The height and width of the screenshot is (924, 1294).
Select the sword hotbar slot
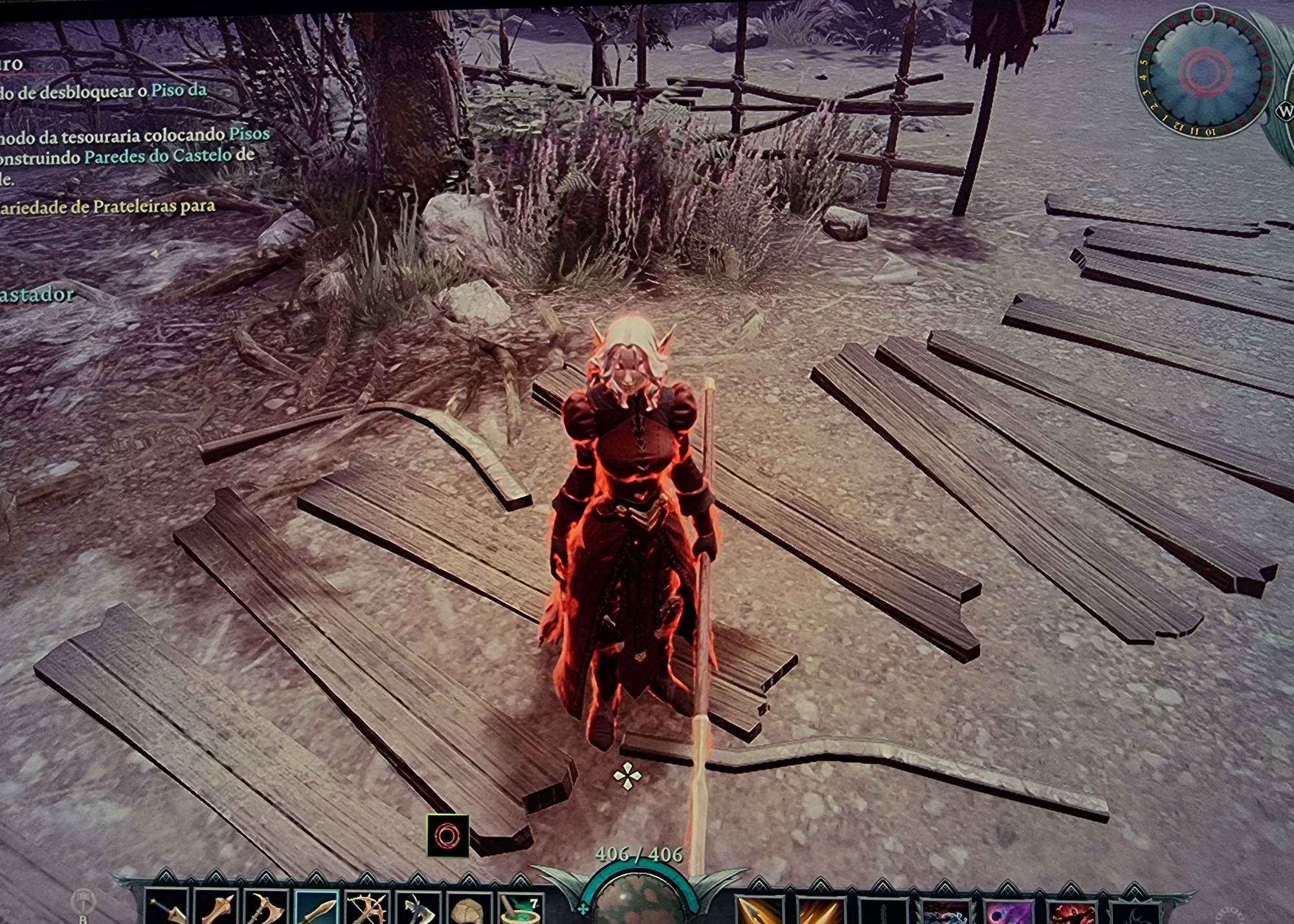point(167,909)
